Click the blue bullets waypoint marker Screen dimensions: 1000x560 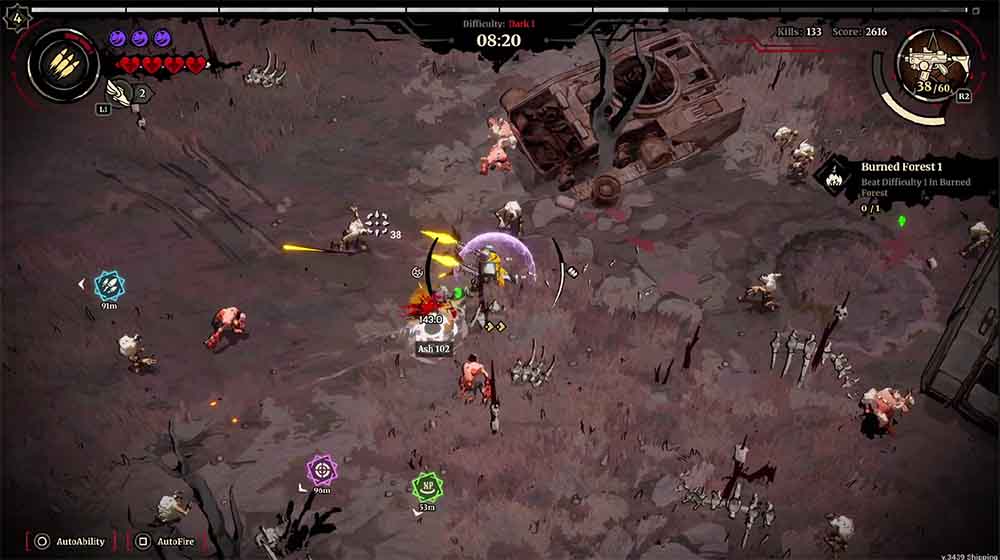110,286
